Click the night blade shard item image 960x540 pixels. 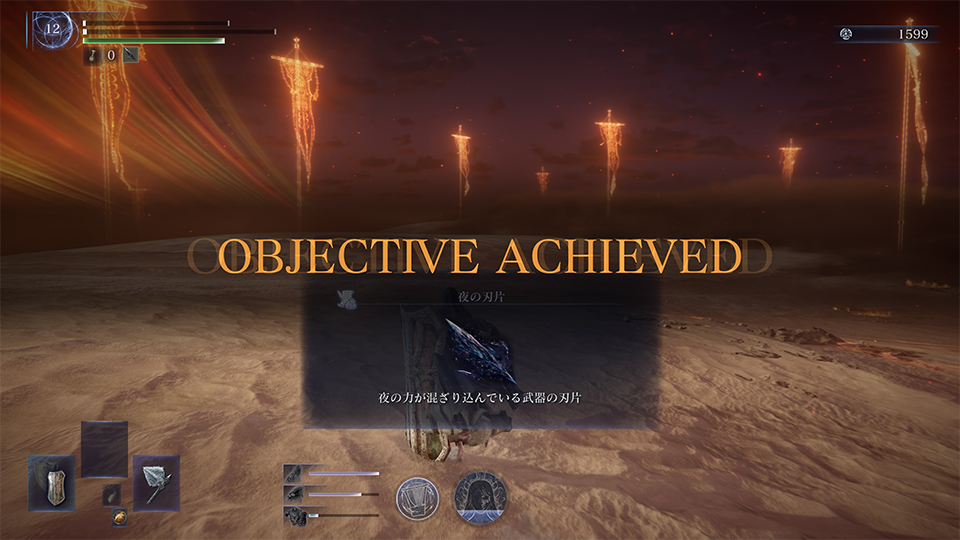(480, 352)
